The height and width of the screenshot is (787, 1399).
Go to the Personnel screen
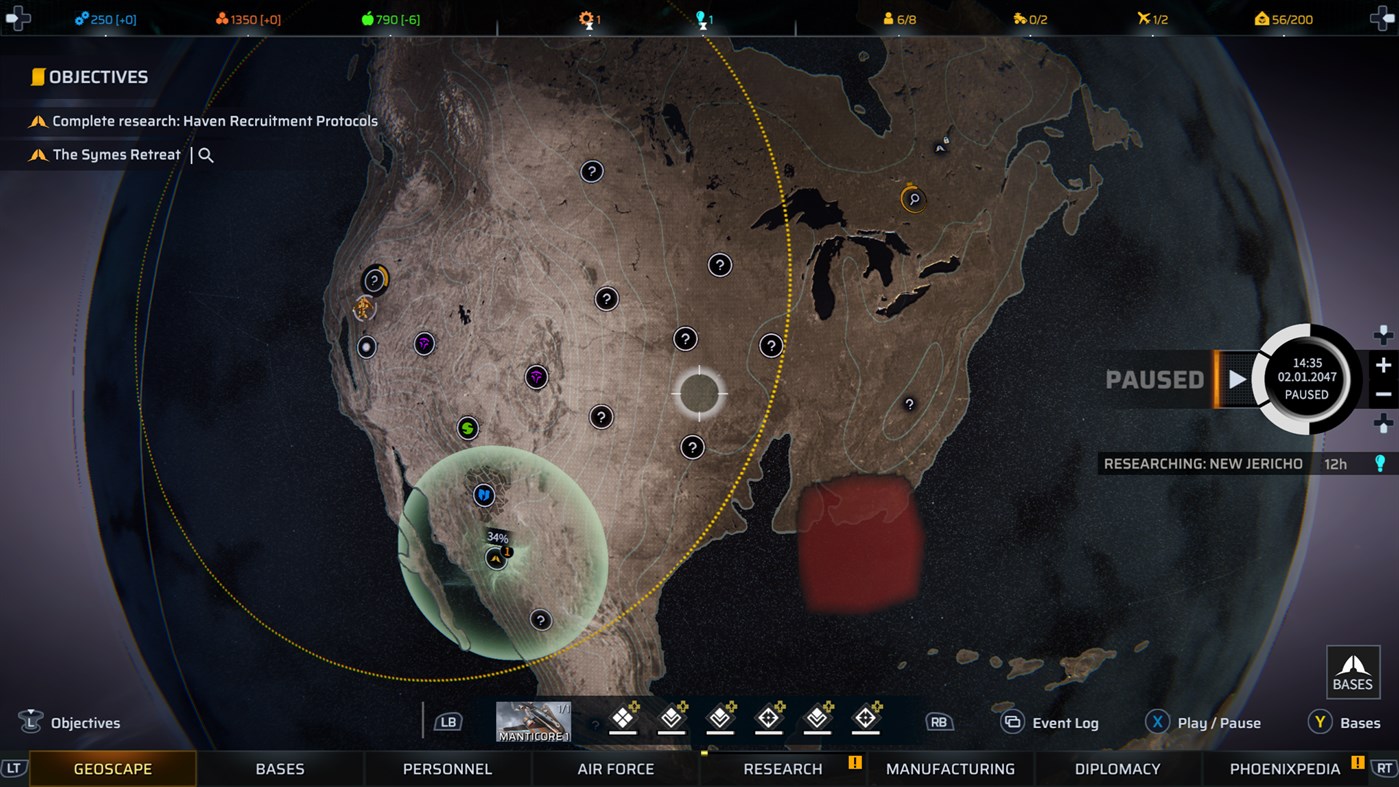[x=447, y=769]
